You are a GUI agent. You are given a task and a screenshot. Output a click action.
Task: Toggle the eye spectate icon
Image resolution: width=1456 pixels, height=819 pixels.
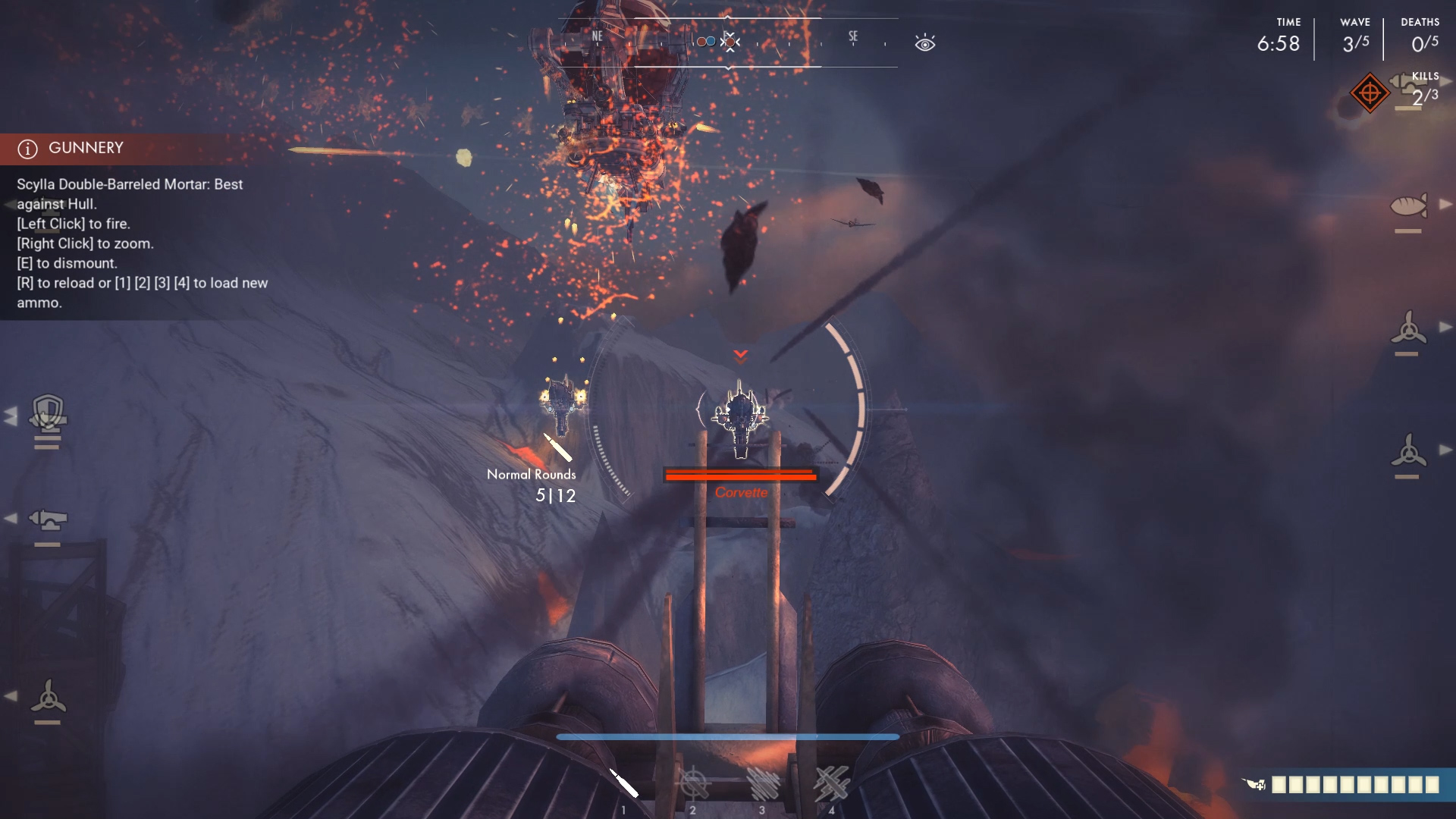[924, 43]
